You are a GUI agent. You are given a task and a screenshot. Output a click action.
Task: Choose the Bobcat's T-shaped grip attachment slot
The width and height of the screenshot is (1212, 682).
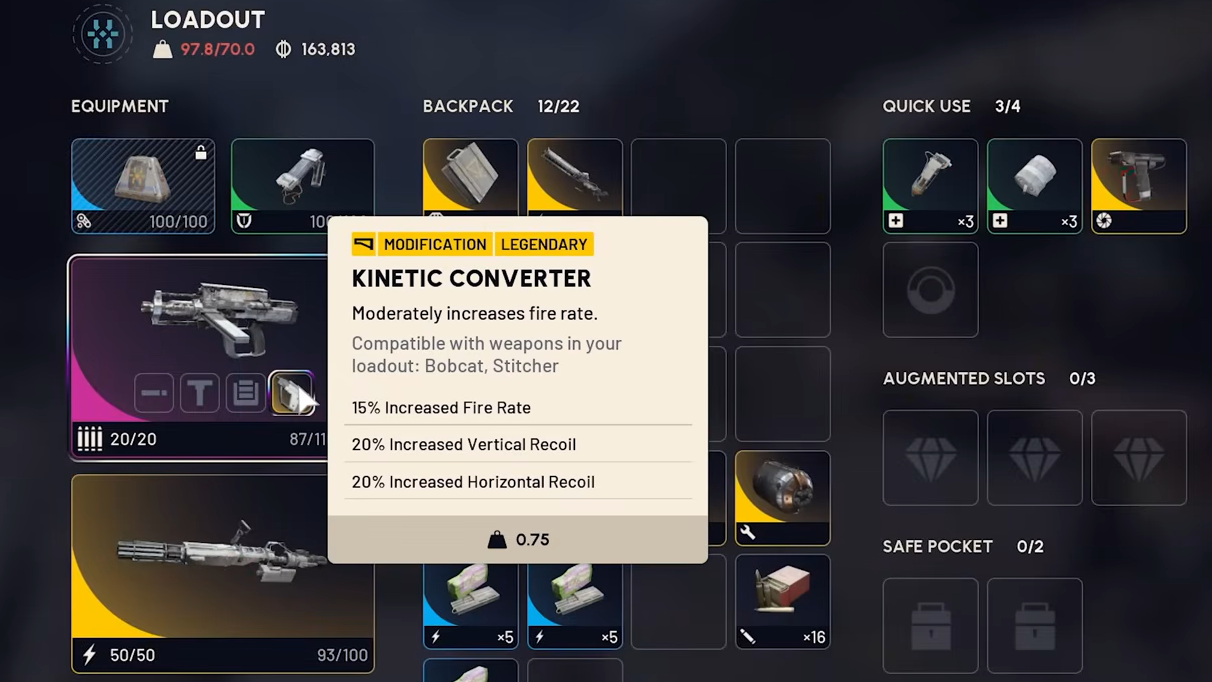200,393
